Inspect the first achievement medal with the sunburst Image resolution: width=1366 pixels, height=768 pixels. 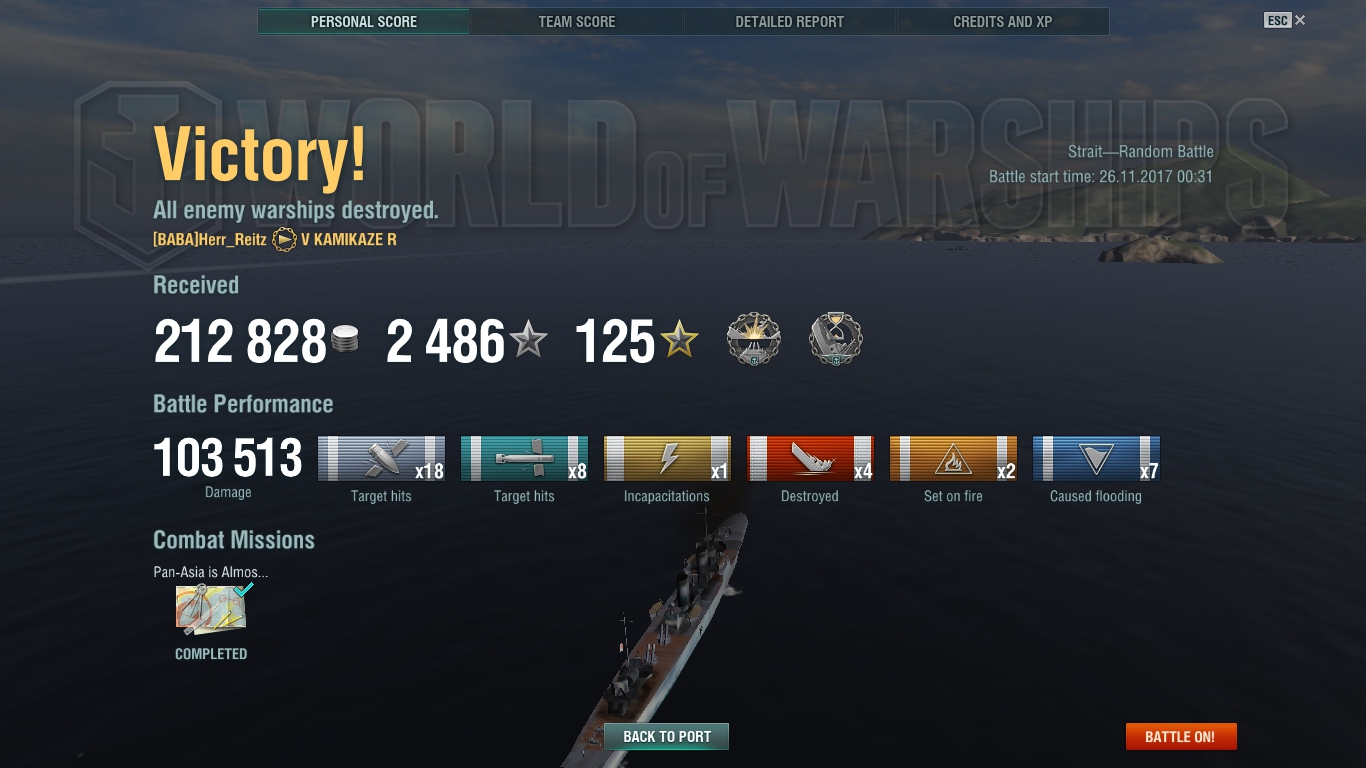point(753,339)
